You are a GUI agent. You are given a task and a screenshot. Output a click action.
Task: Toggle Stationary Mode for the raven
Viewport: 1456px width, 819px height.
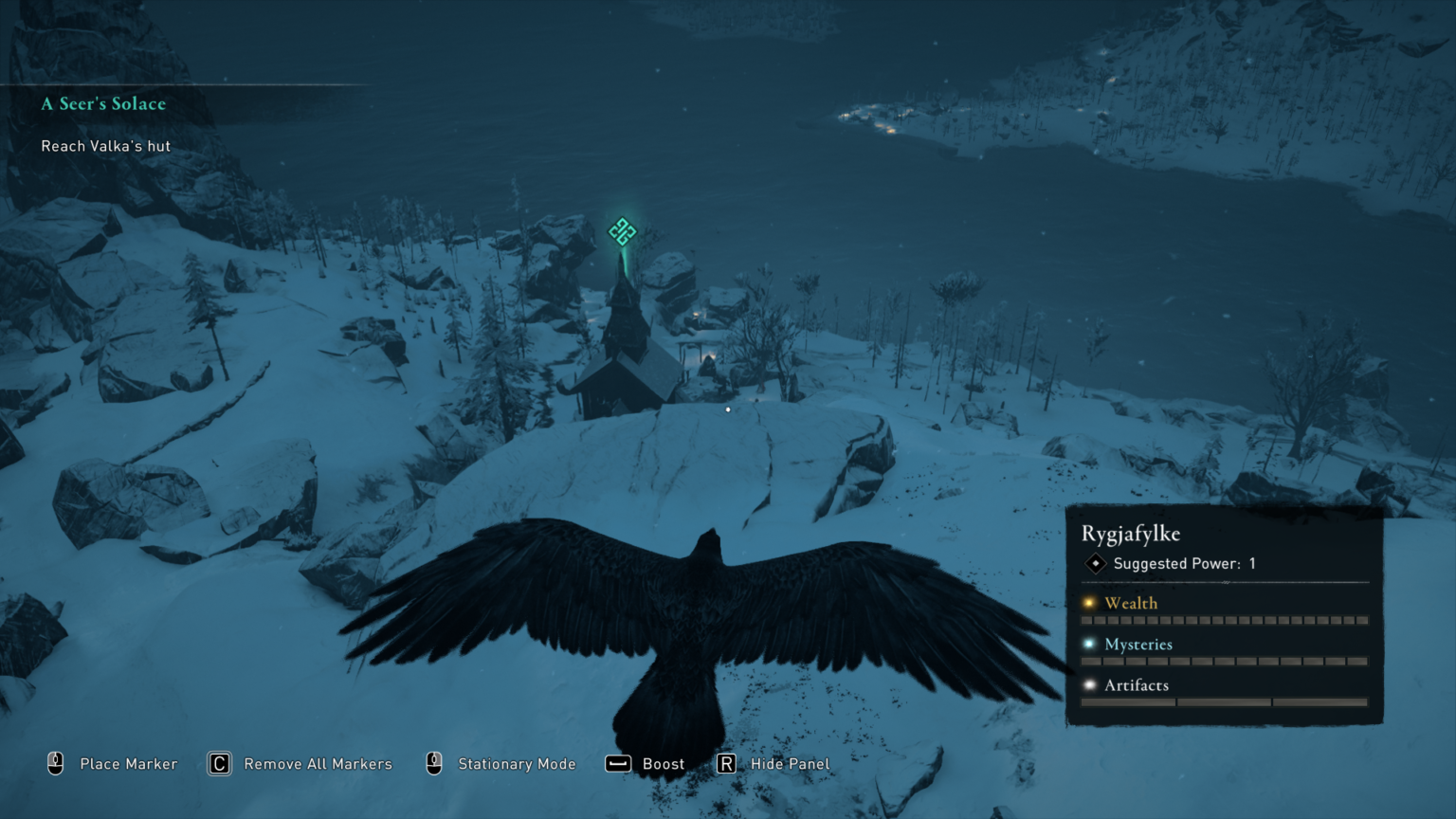(x=517, y=763)
